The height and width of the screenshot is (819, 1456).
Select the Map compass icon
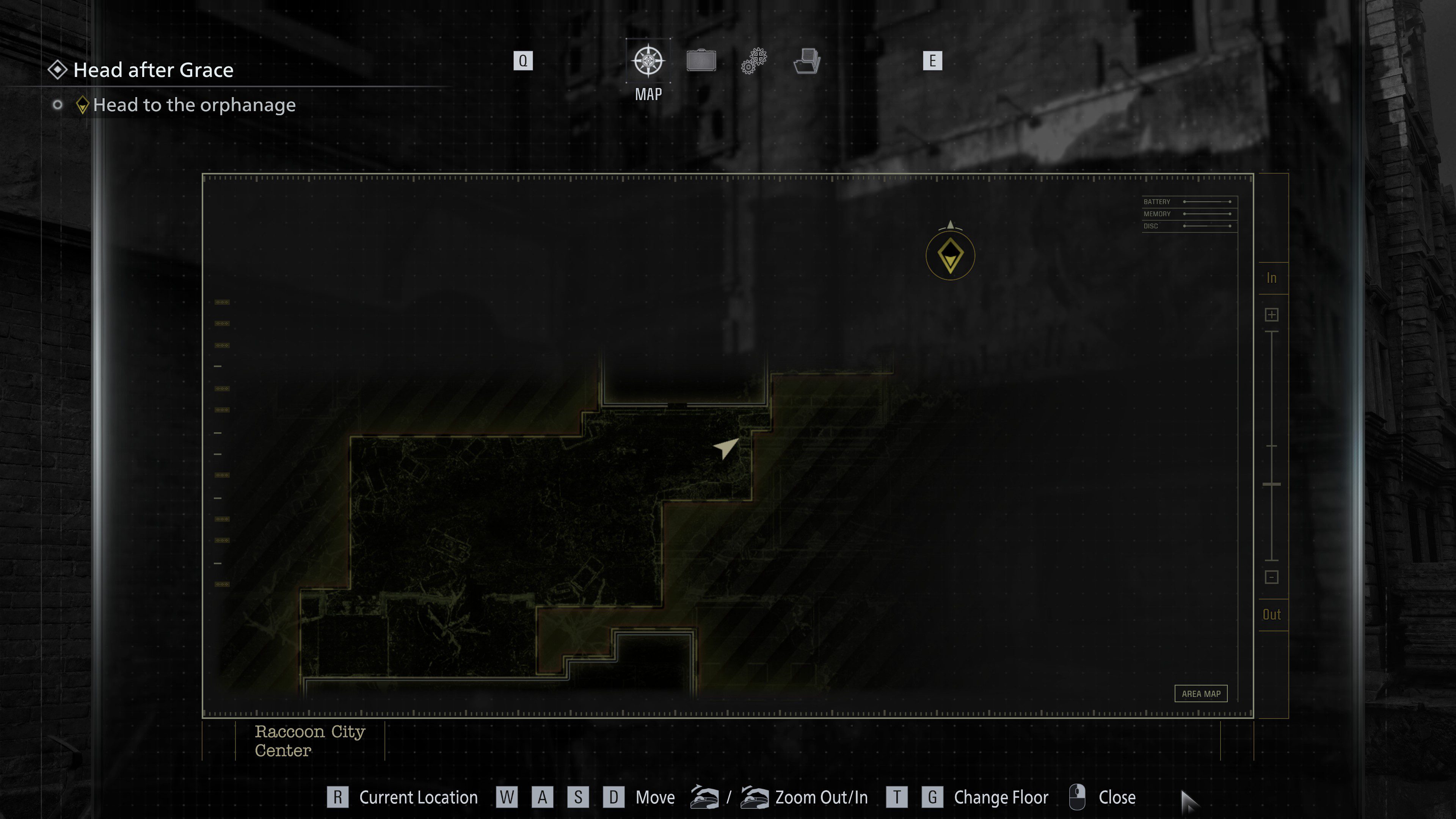[x=648, y=61]
